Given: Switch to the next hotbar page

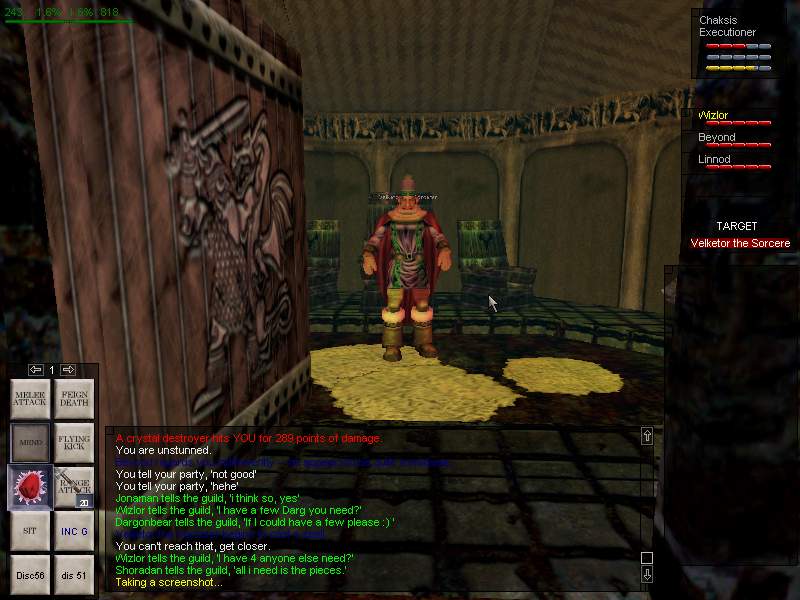Looking at the screenshot, I should pyautogui.click(x=68, y=370).
